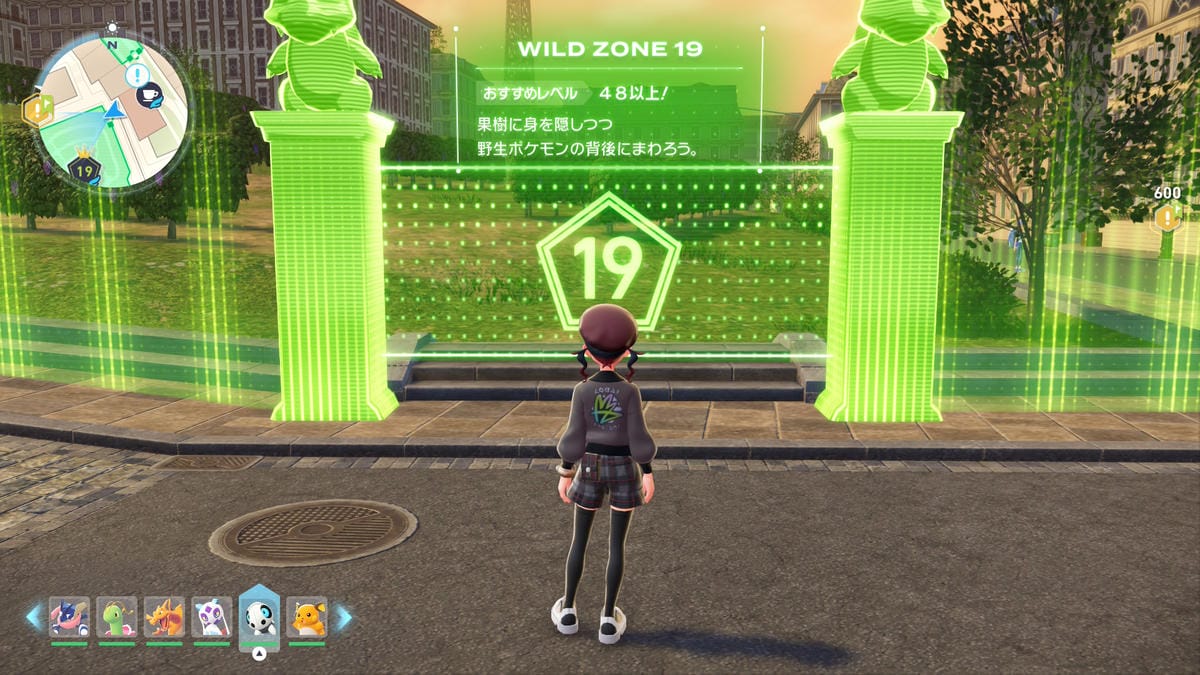Image resolution: width=1200 pixels, height=675 pixels.
Task: Select the Wild Zone 19 crown marker on minimap
Action: pyautogui.click(x=84, y=170)
